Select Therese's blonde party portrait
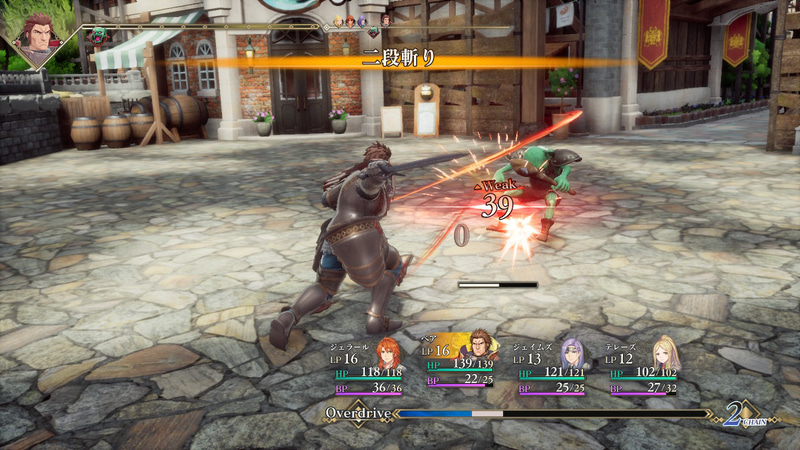Screen dimensions: 800x450 665,352
